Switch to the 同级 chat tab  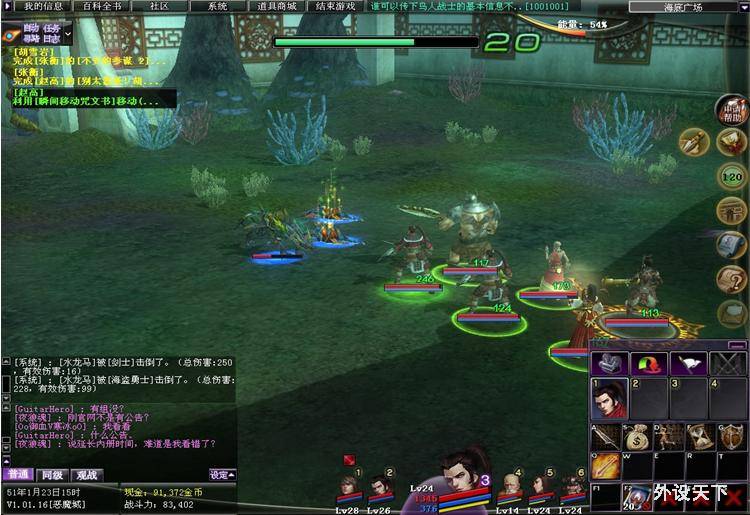(x=52, y=474)
